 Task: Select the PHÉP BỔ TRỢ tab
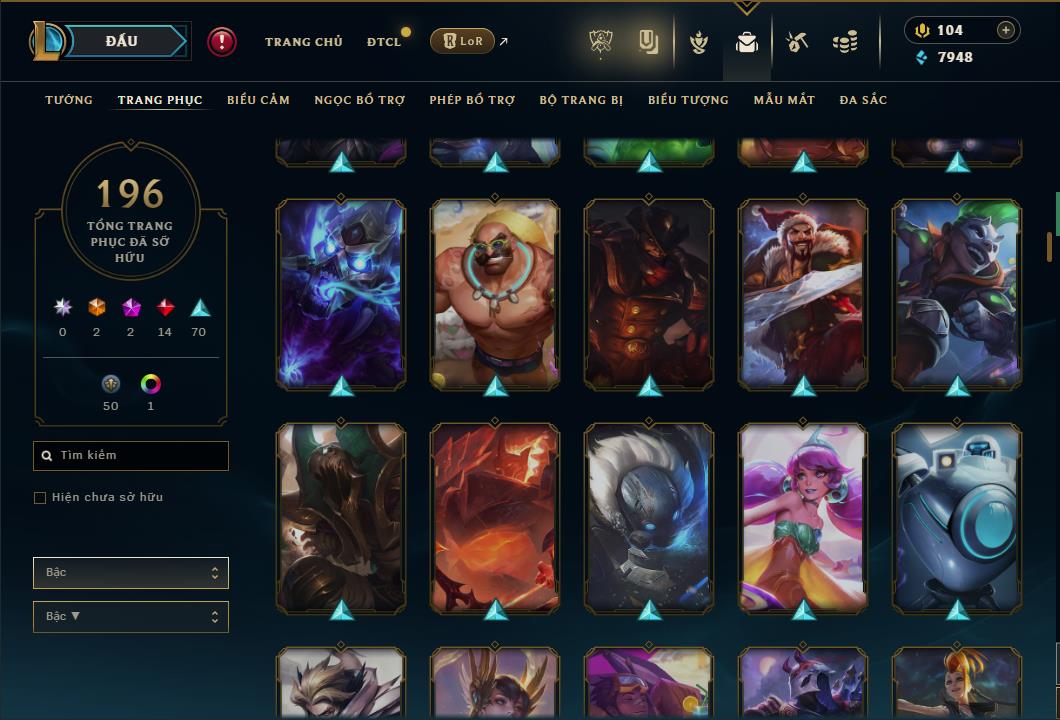point(472,100)
